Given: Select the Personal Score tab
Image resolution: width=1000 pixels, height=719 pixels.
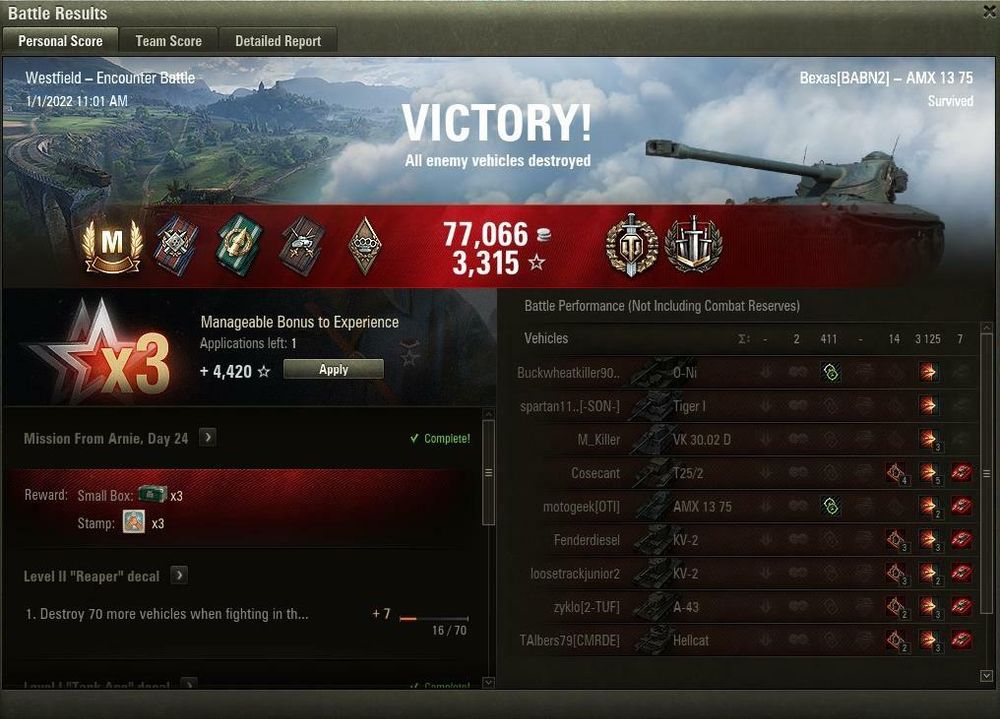Looking at the screenshot, I should coord(60,41).
